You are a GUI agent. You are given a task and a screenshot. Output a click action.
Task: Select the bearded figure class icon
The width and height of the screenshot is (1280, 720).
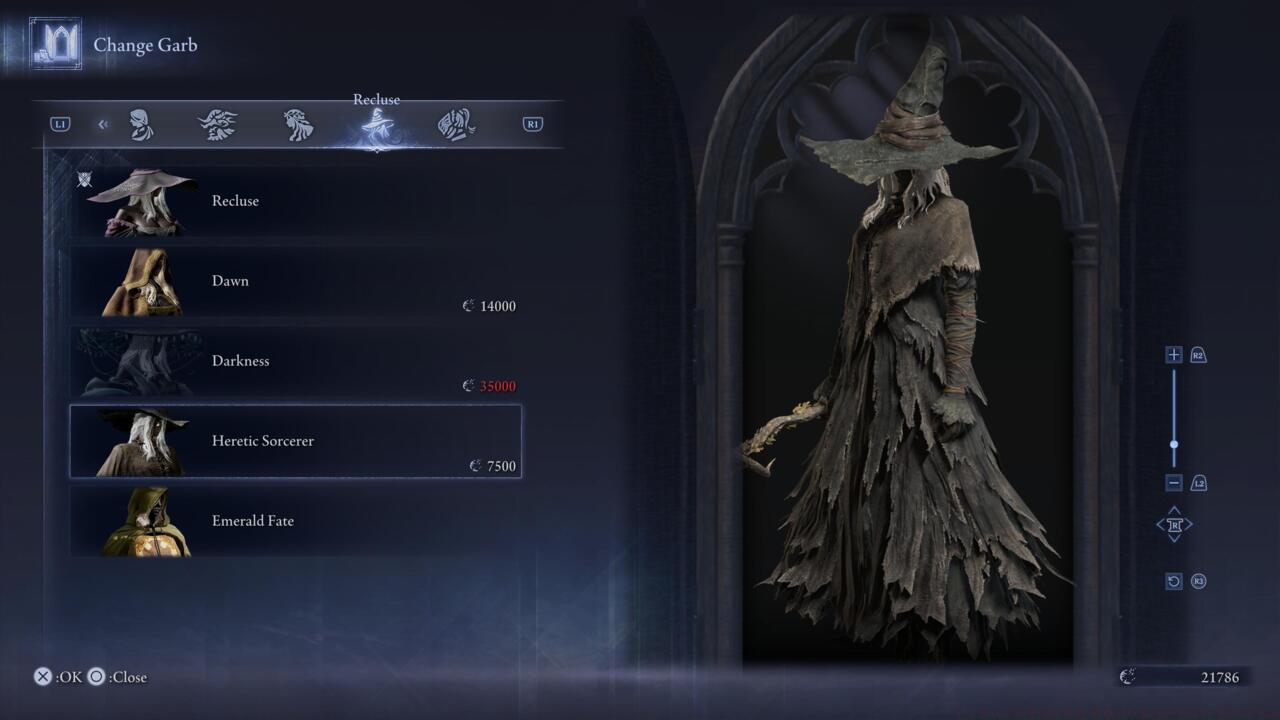(297, 123)
